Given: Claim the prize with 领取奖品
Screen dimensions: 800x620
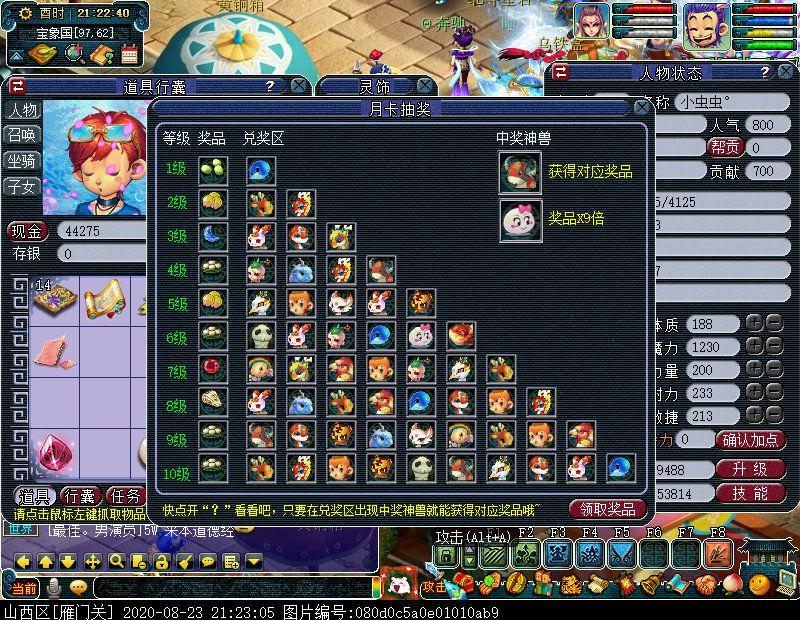Looking at the screenshot, I should (607, 509).
